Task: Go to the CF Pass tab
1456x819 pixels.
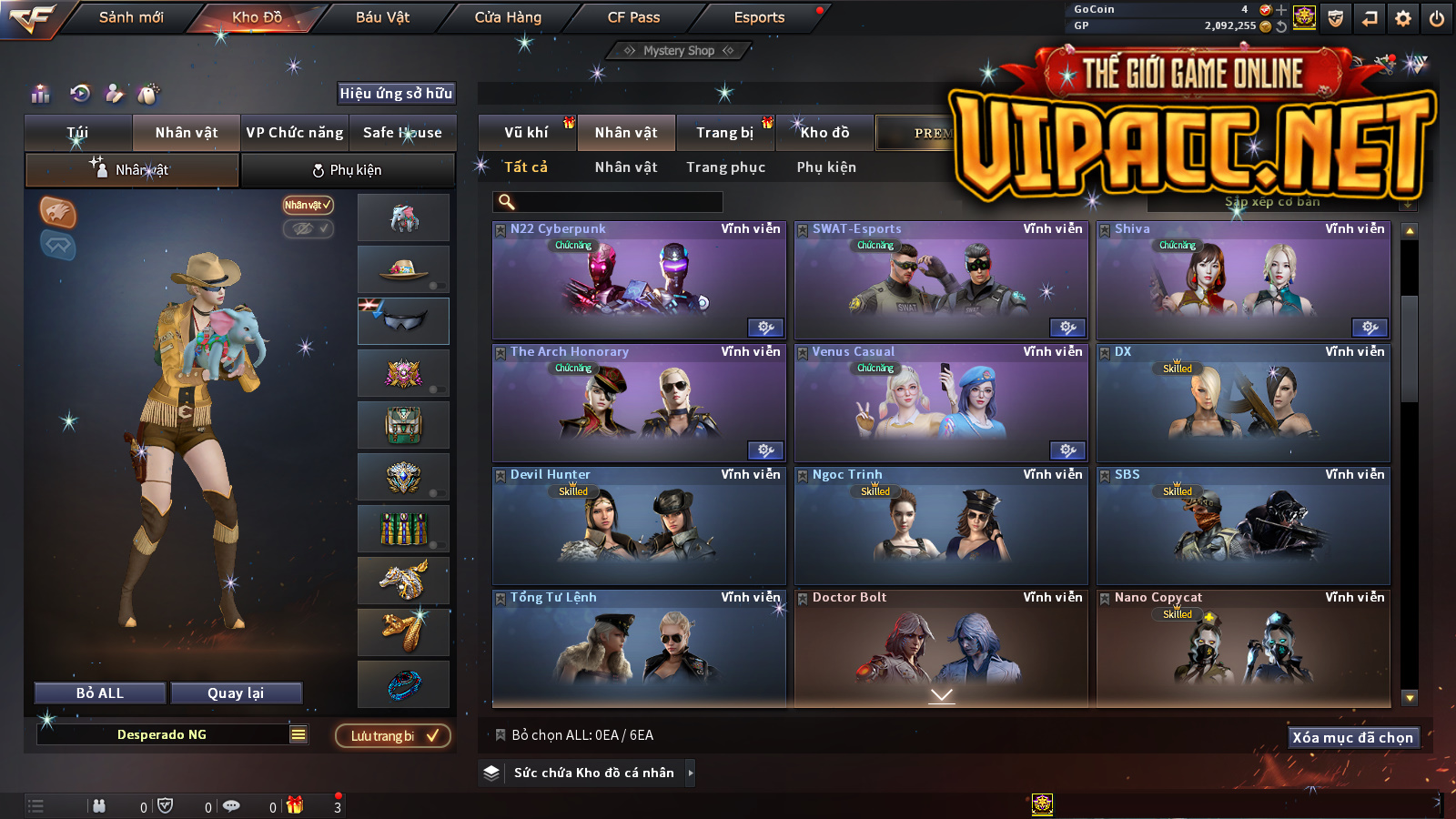Action: coord(633,17)
